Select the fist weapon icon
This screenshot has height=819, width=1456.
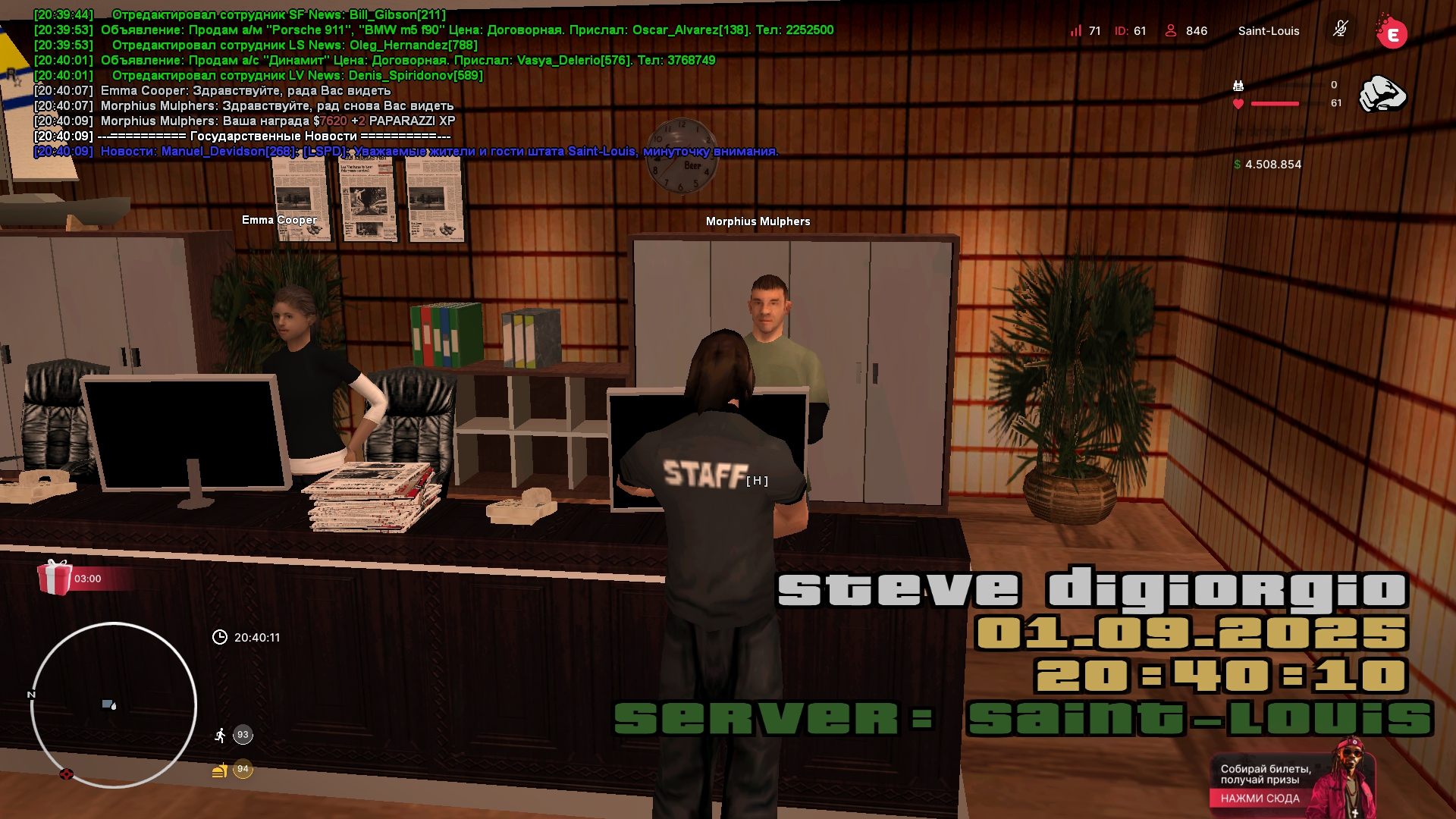(1382, 94)
